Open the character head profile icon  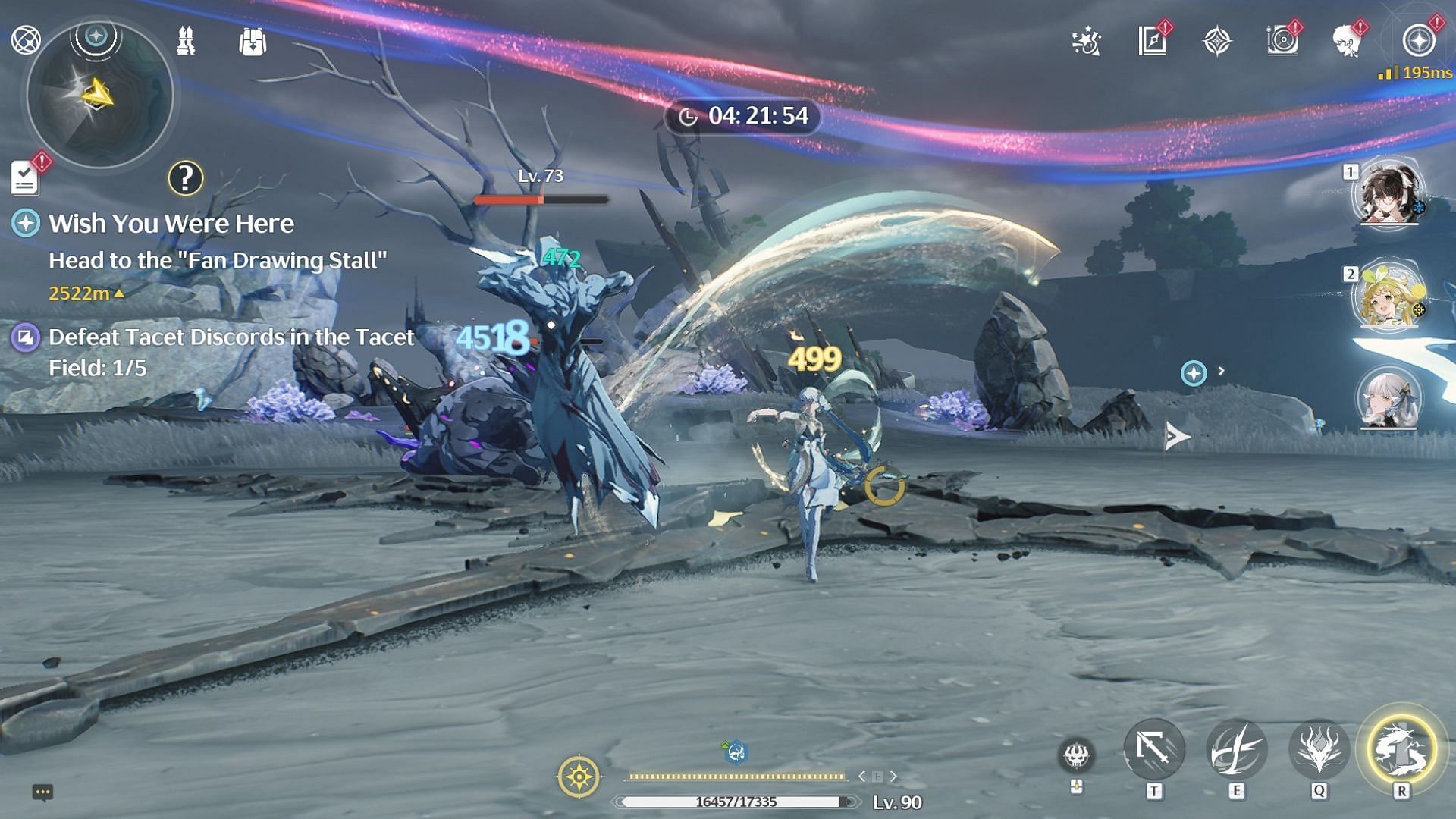coord(1348,41)
